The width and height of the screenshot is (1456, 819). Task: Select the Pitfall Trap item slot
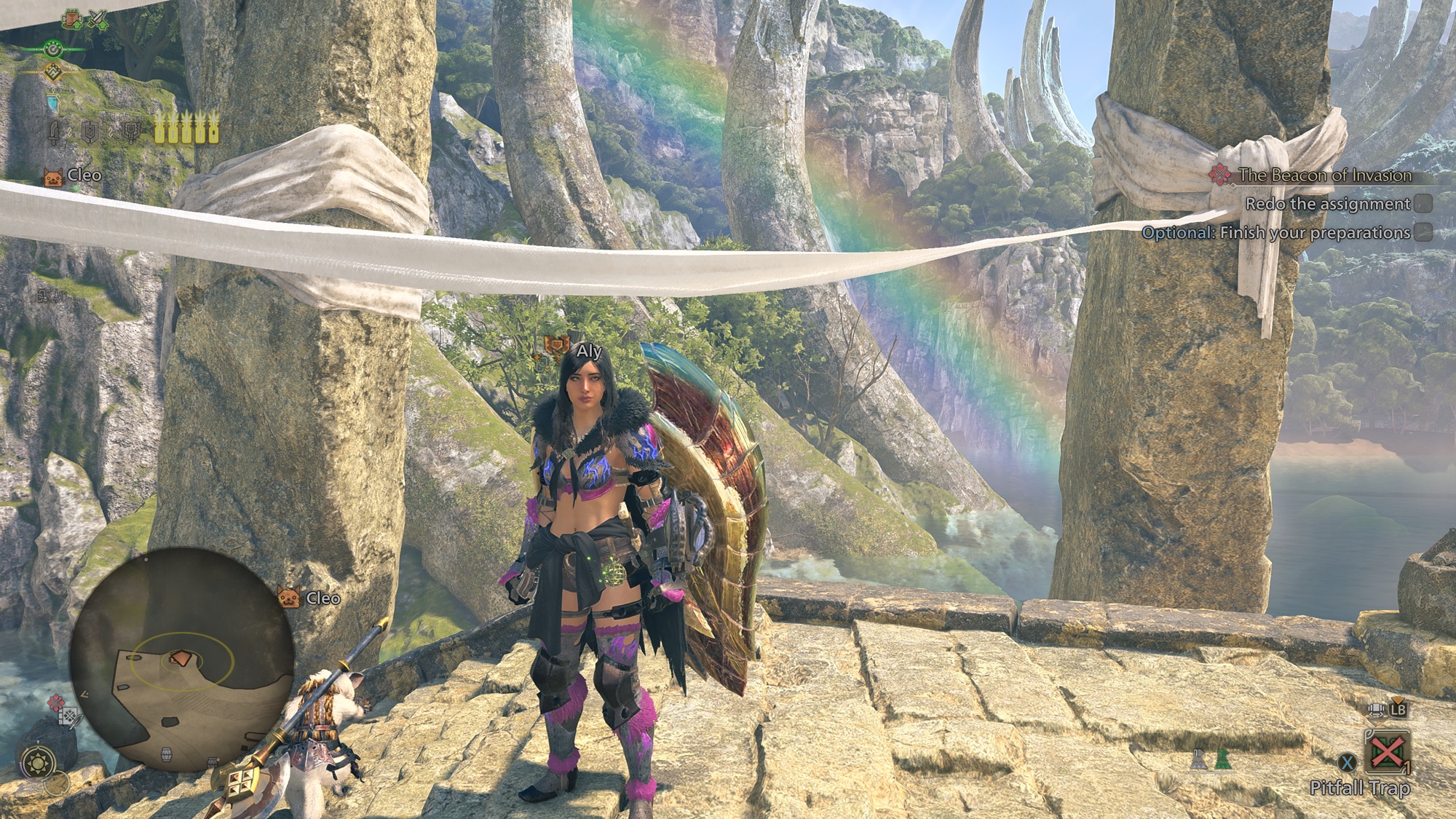[x=1387, y=751]
